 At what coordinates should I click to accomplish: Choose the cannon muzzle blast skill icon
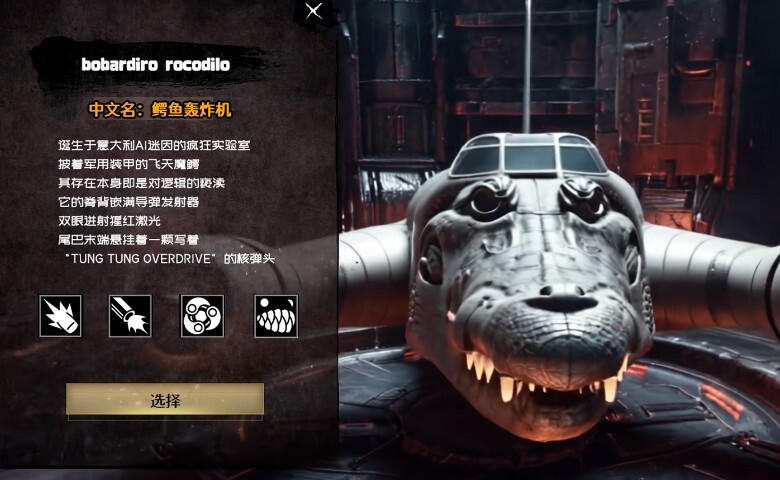point(130,315)
